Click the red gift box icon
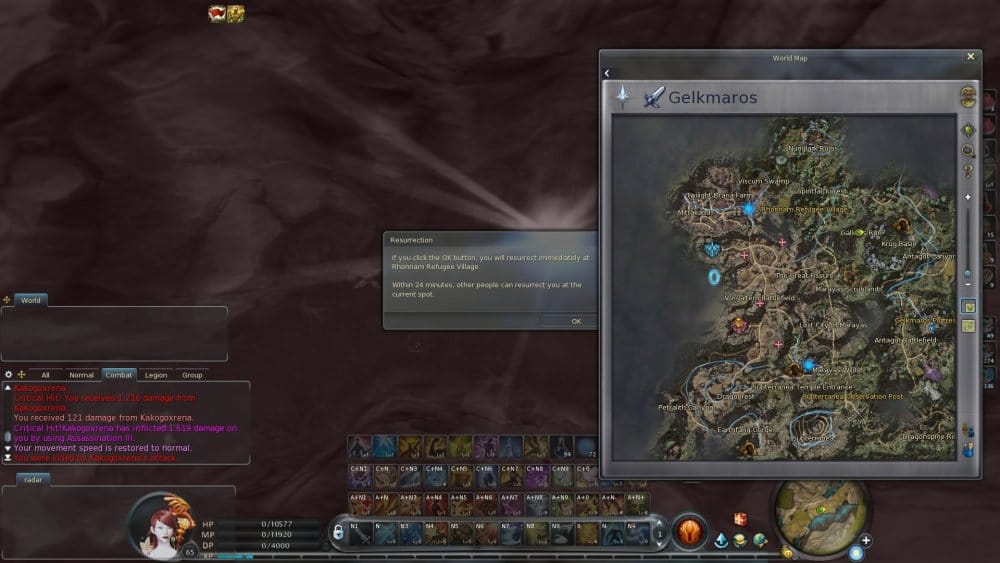Image resolution: width=1000 pixels, height=563 pixels. pos(740,519)
